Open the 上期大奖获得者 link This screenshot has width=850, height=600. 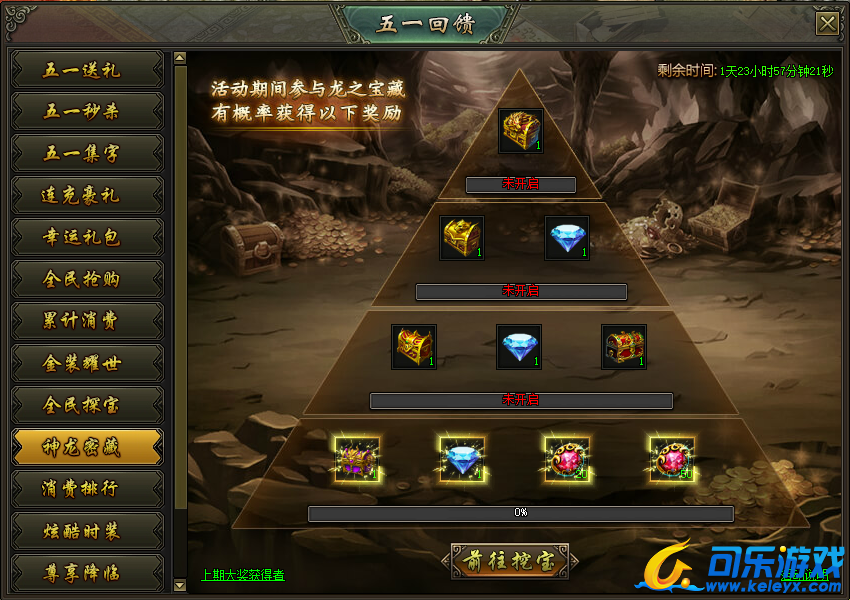coord(243,575)
